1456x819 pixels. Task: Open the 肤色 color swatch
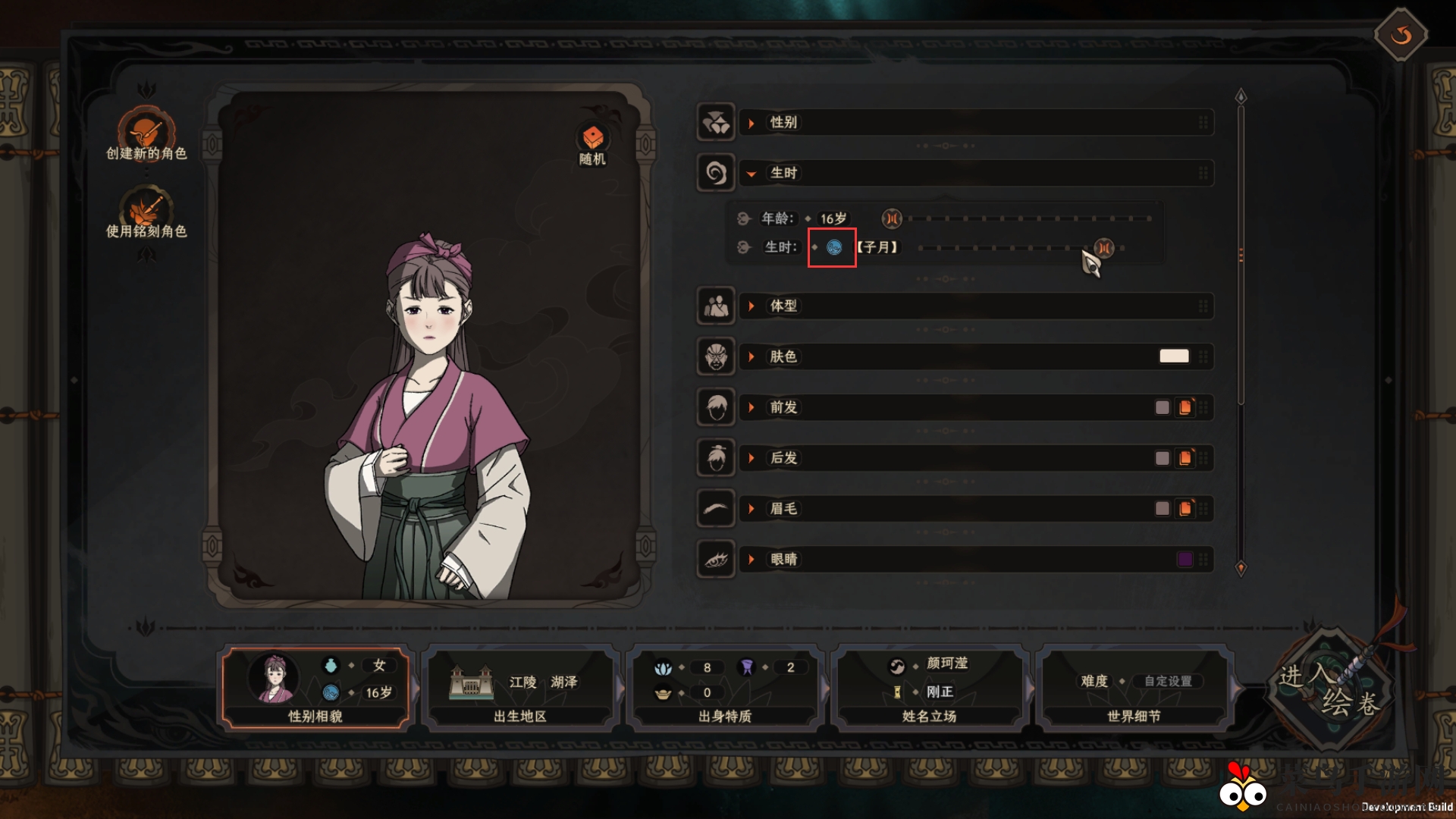pyautogui.click(x=1173, y=356)
